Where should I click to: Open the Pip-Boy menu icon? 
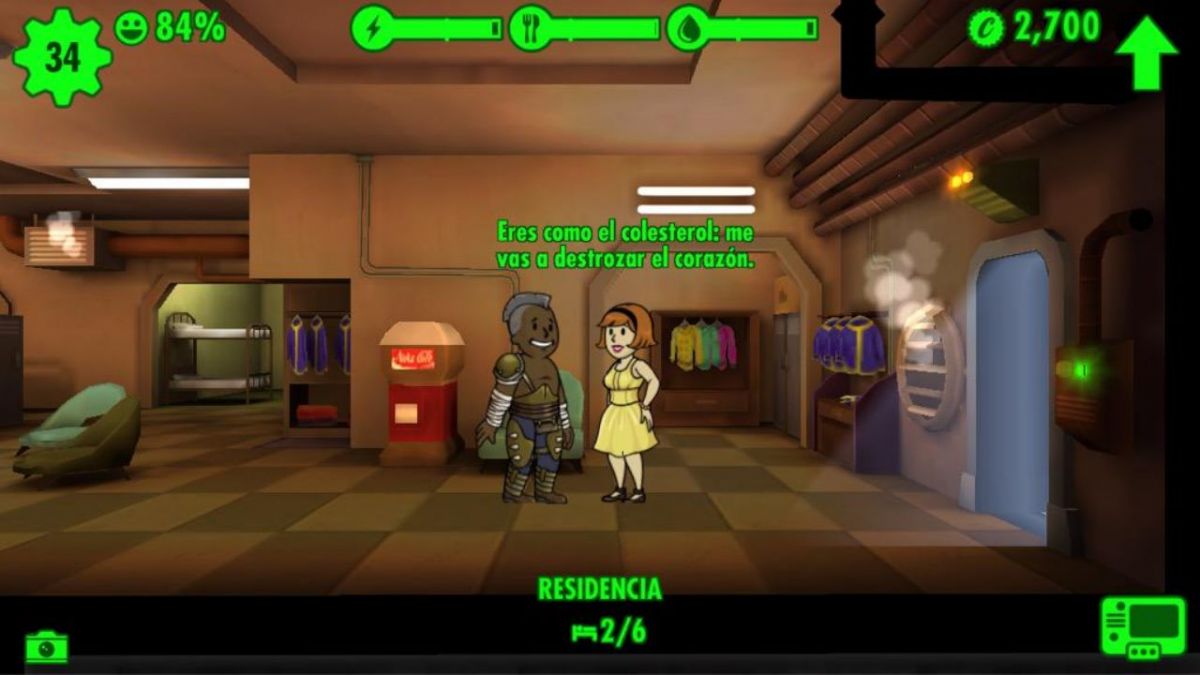point(1142,627)
